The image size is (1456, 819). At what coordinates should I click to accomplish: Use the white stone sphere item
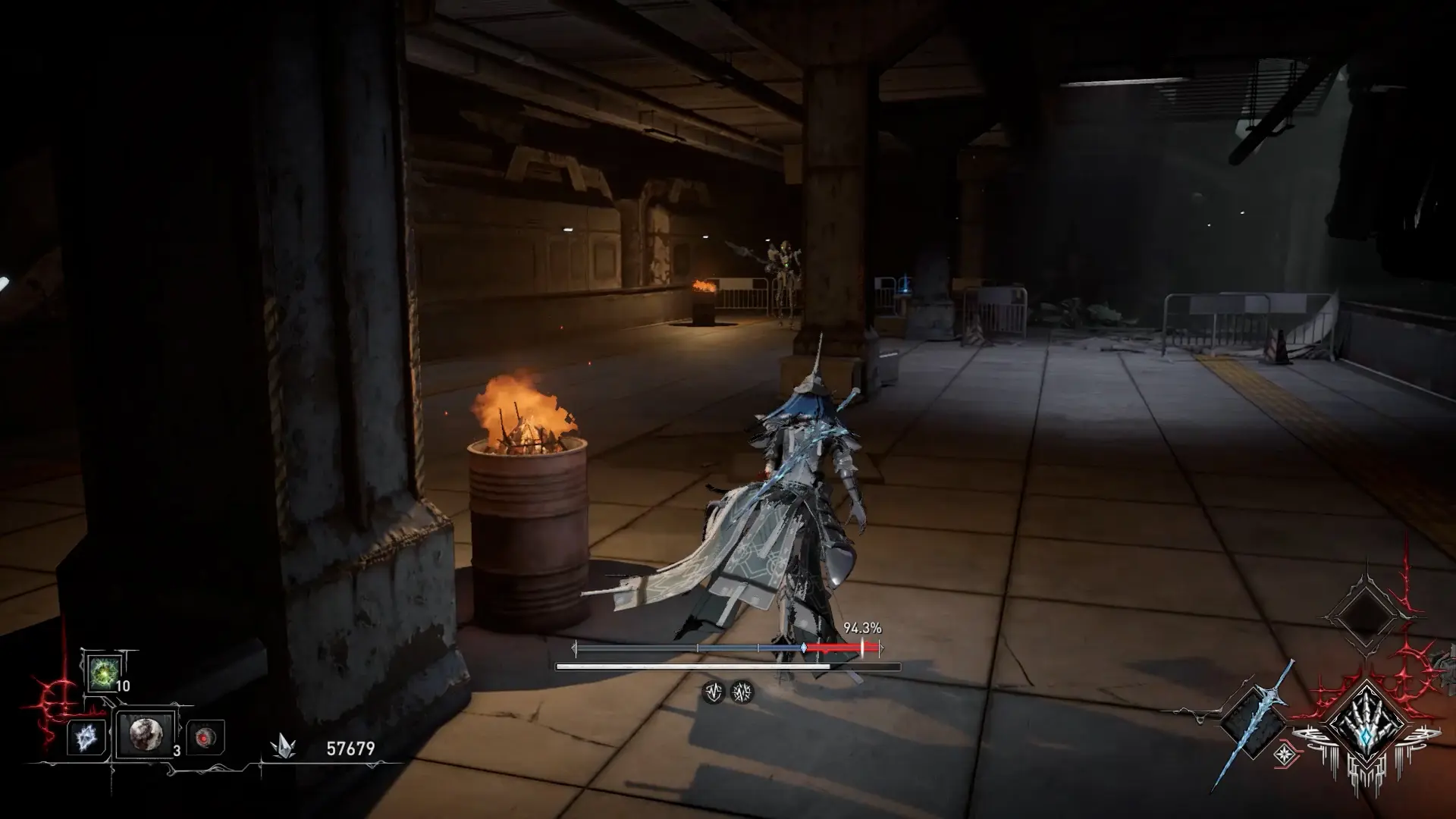pos(145,734)
